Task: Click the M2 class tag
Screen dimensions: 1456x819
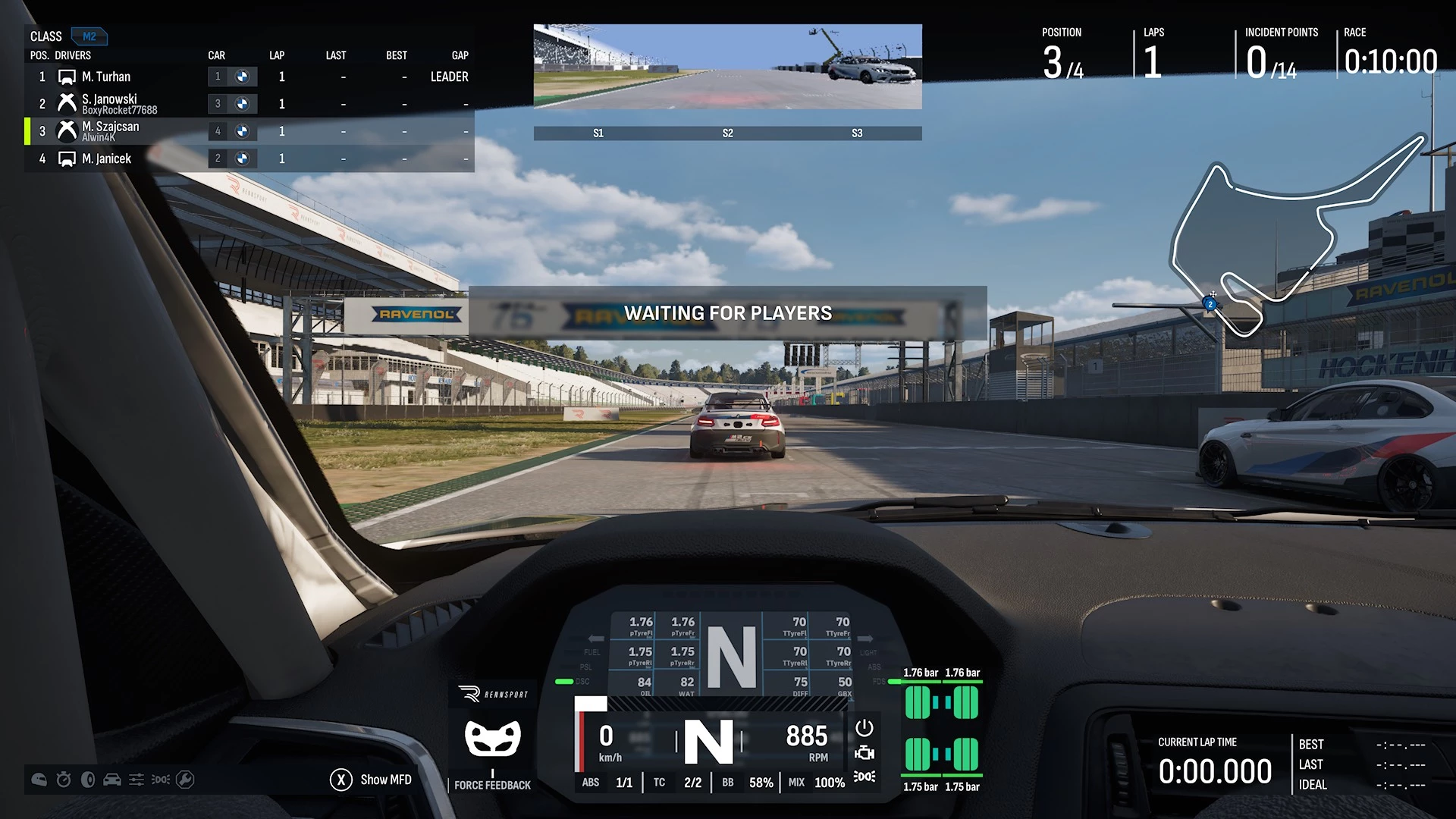Action: pyautogui.click(x=89, y=36)
